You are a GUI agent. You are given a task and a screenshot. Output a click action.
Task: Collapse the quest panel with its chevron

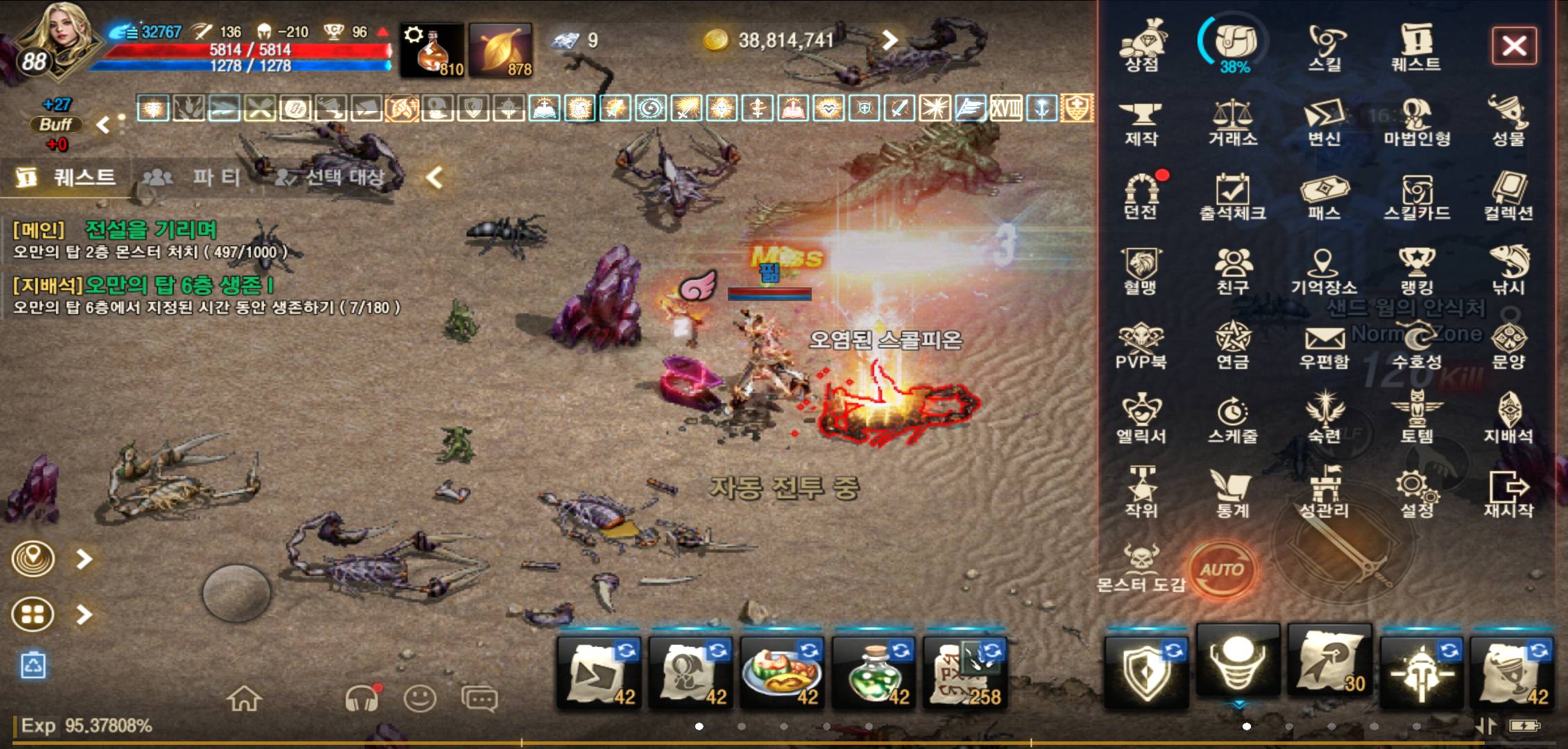tap(434, 177)
